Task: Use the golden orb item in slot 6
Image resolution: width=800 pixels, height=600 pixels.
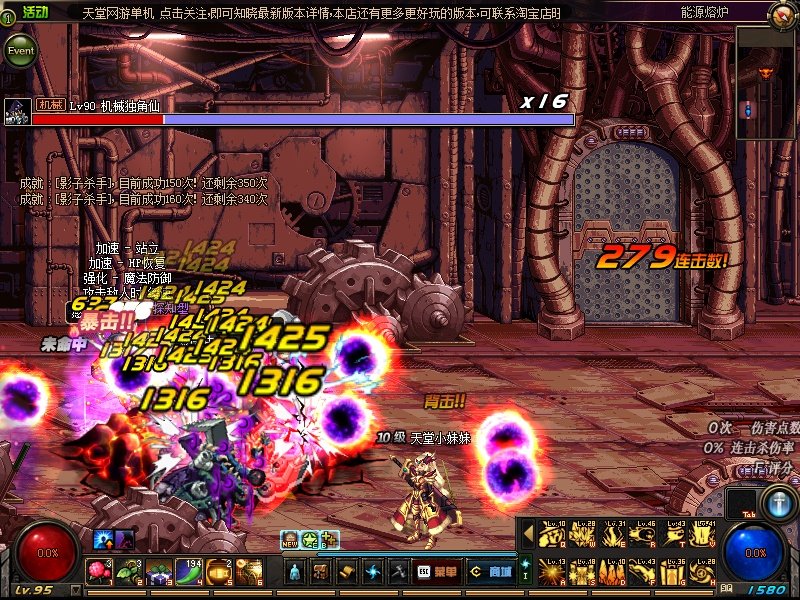Action: 249,572
